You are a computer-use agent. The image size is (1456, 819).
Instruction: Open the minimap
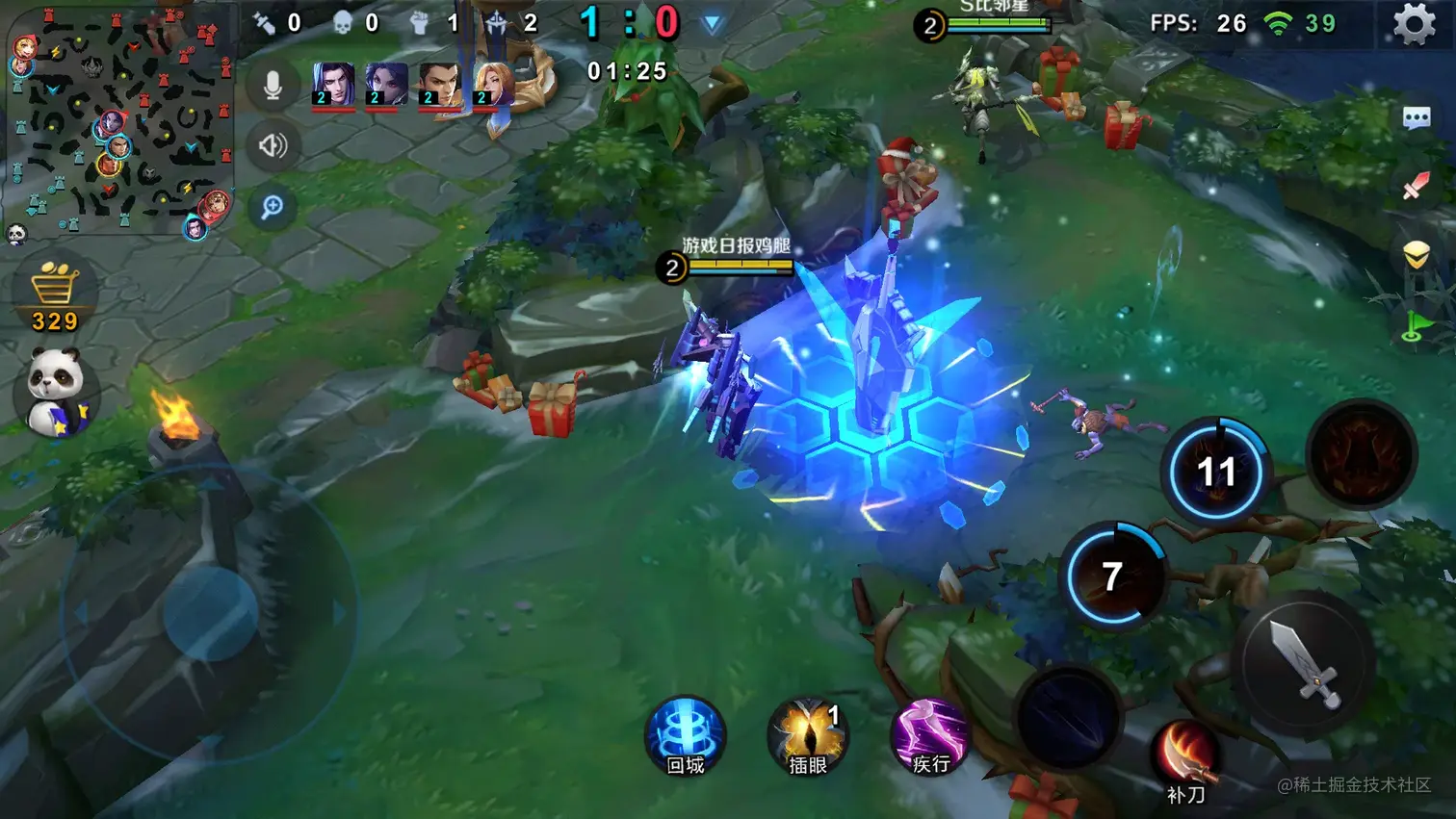click(118, 118)
